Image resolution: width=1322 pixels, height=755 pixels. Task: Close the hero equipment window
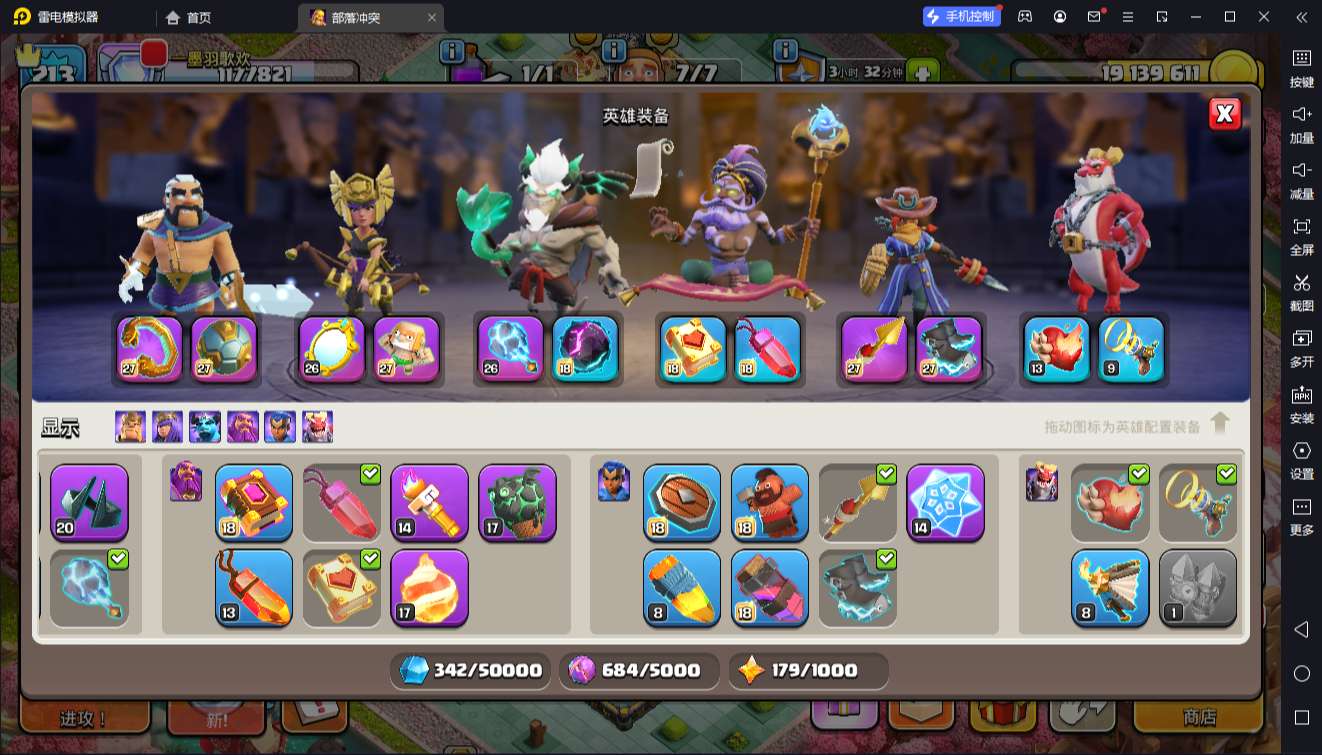(x=1225, y=114)
